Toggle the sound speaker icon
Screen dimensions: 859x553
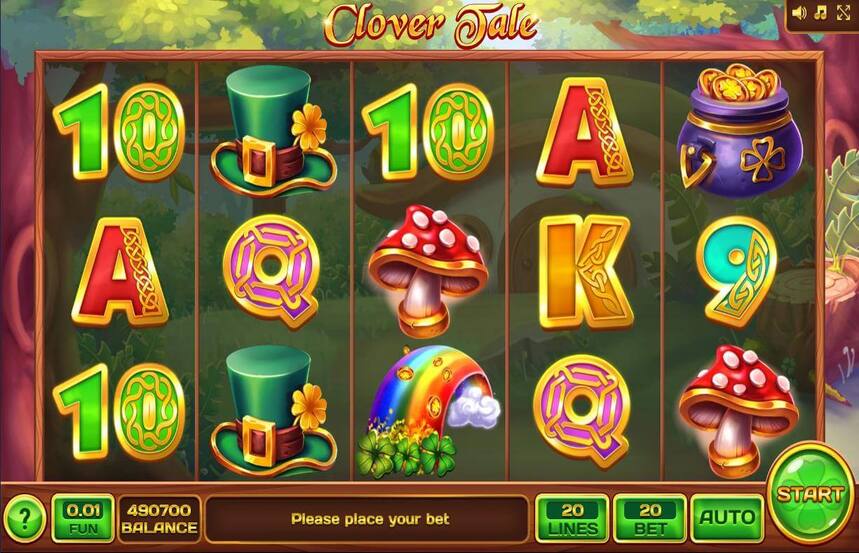point(799,12)
